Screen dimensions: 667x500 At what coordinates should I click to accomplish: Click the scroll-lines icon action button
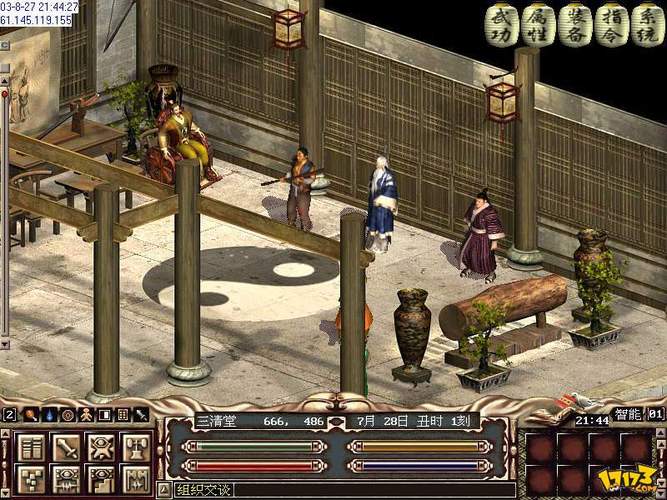(31, 447)
